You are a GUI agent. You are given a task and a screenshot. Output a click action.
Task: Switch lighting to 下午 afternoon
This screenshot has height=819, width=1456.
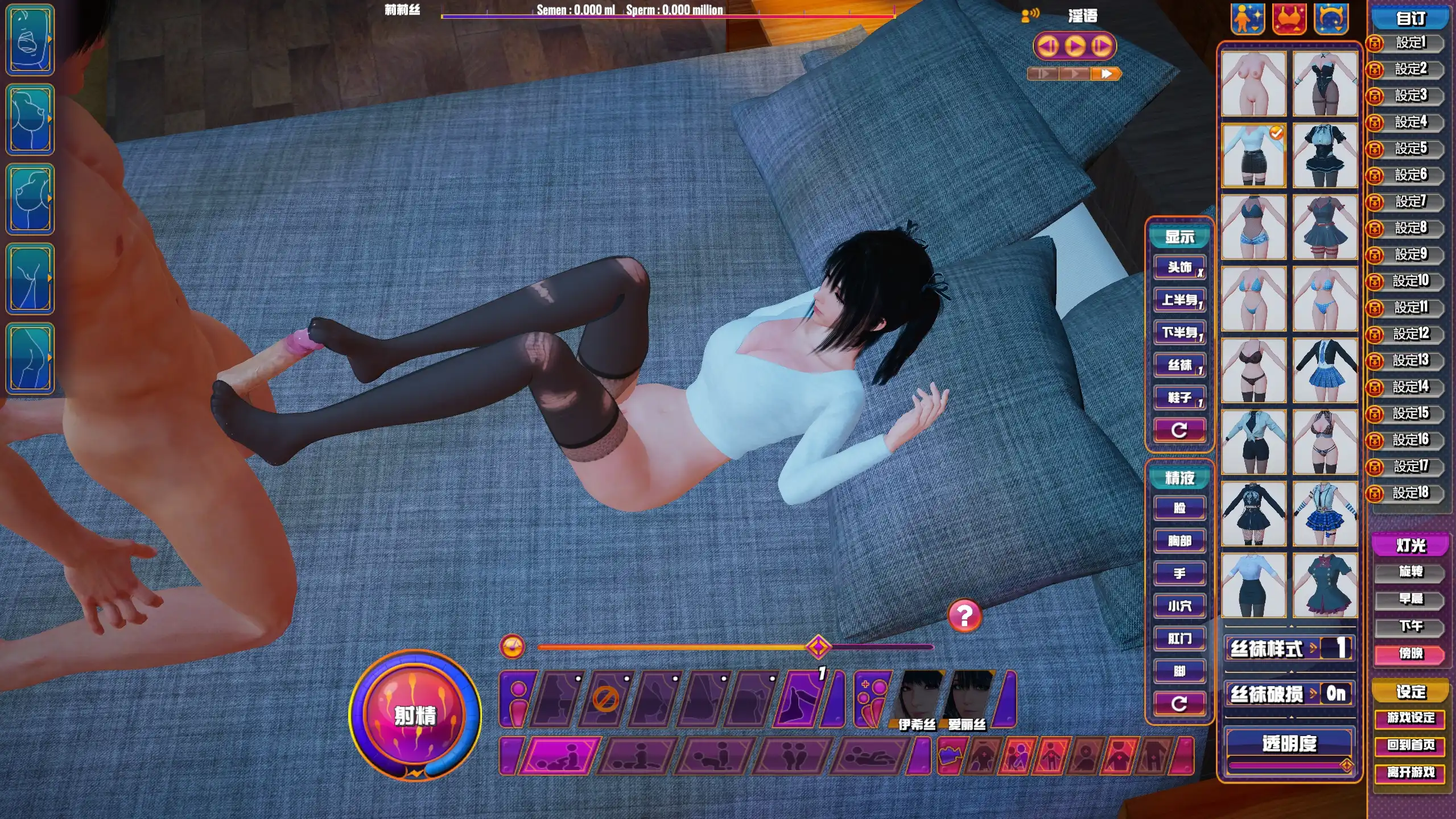click(x=1410, y=626)
